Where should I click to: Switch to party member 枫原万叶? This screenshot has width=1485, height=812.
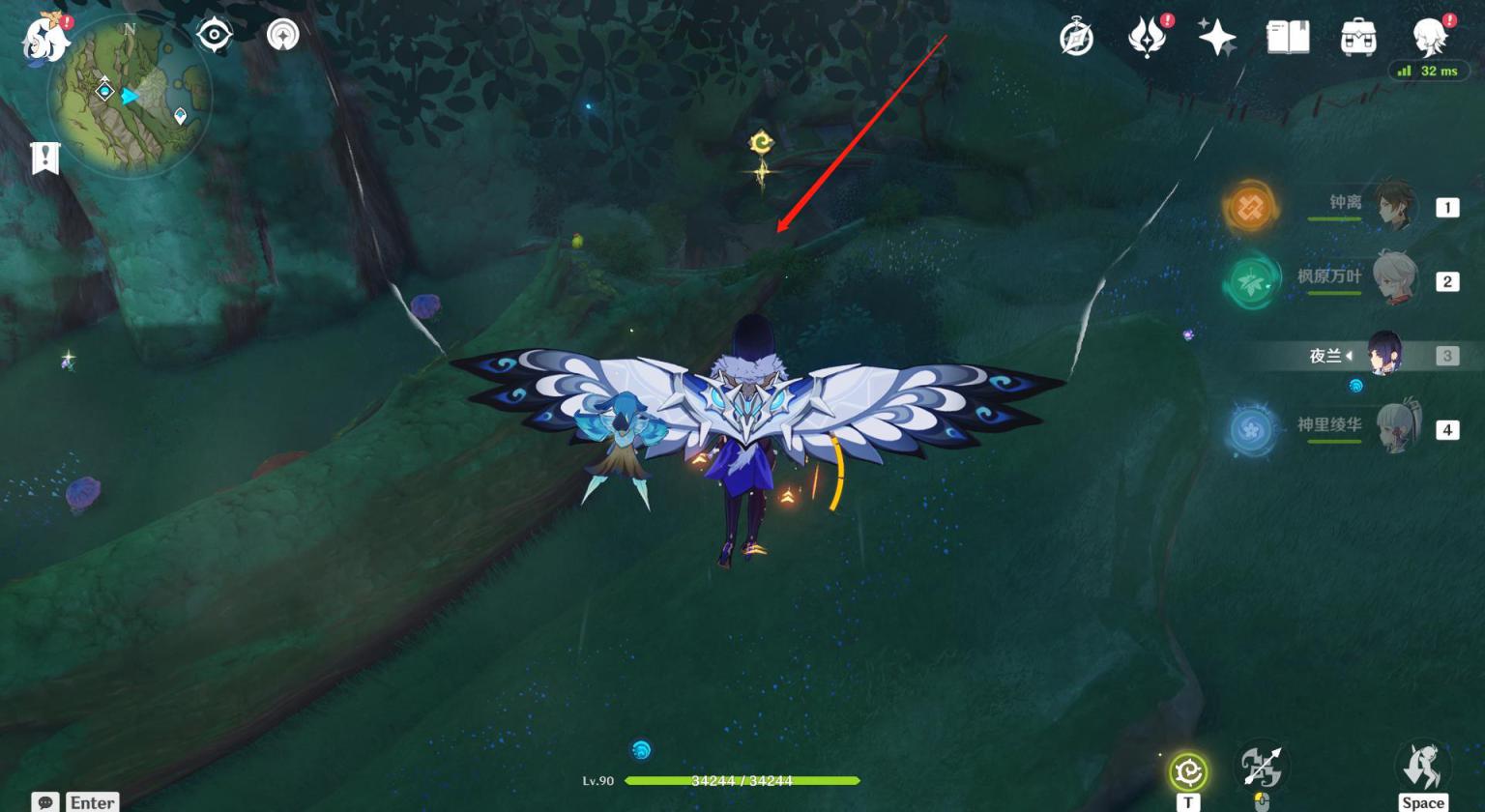(1392, 280)
